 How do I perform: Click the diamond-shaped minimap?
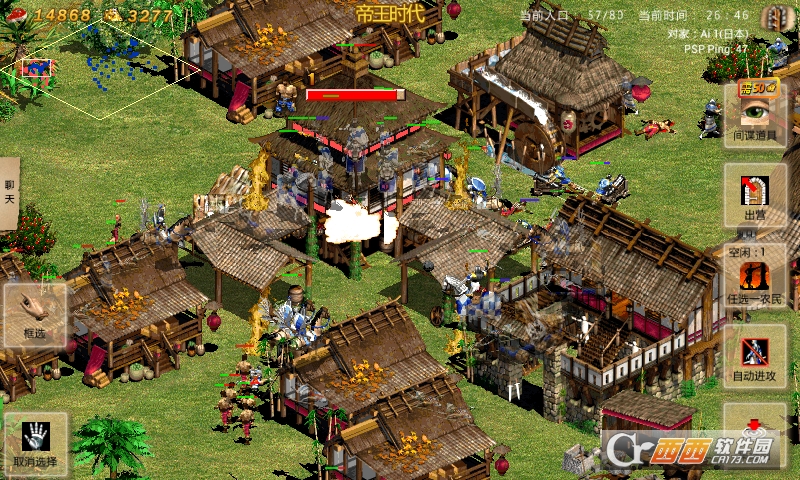pos(100,65)
